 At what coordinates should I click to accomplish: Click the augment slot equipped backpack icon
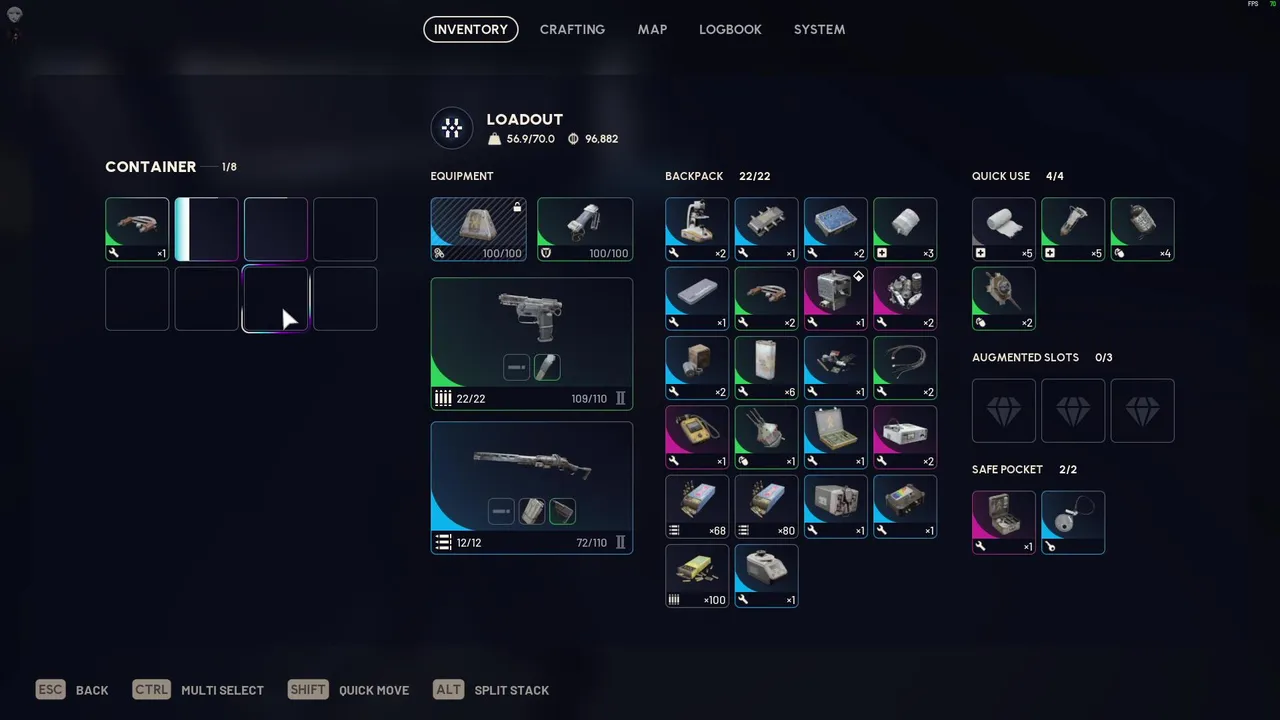(478, 229)
